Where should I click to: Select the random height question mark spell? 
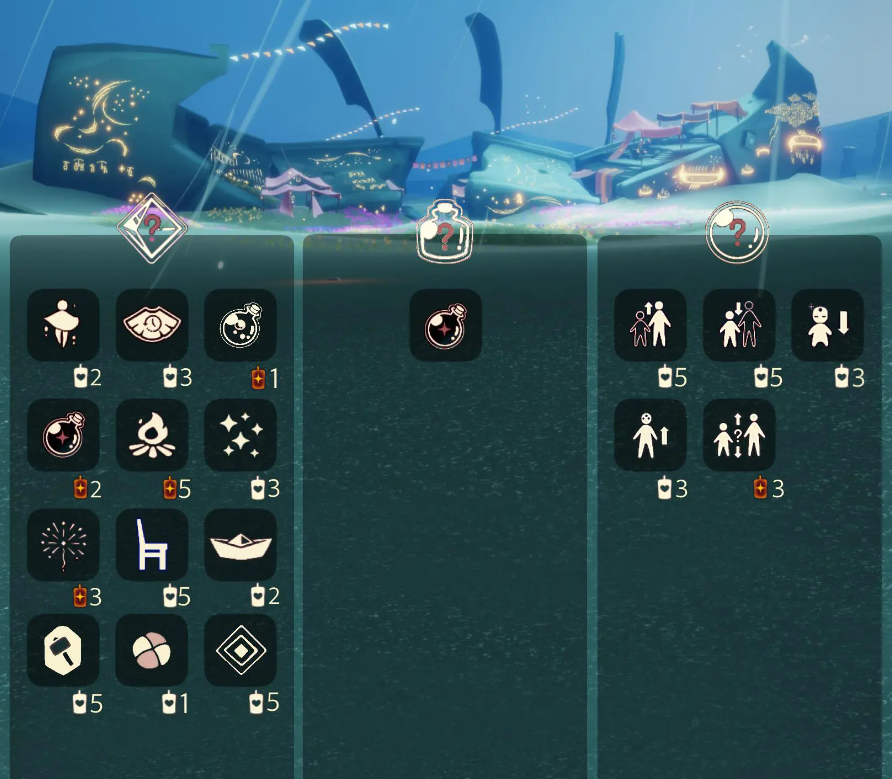click(x=739, y=435)
